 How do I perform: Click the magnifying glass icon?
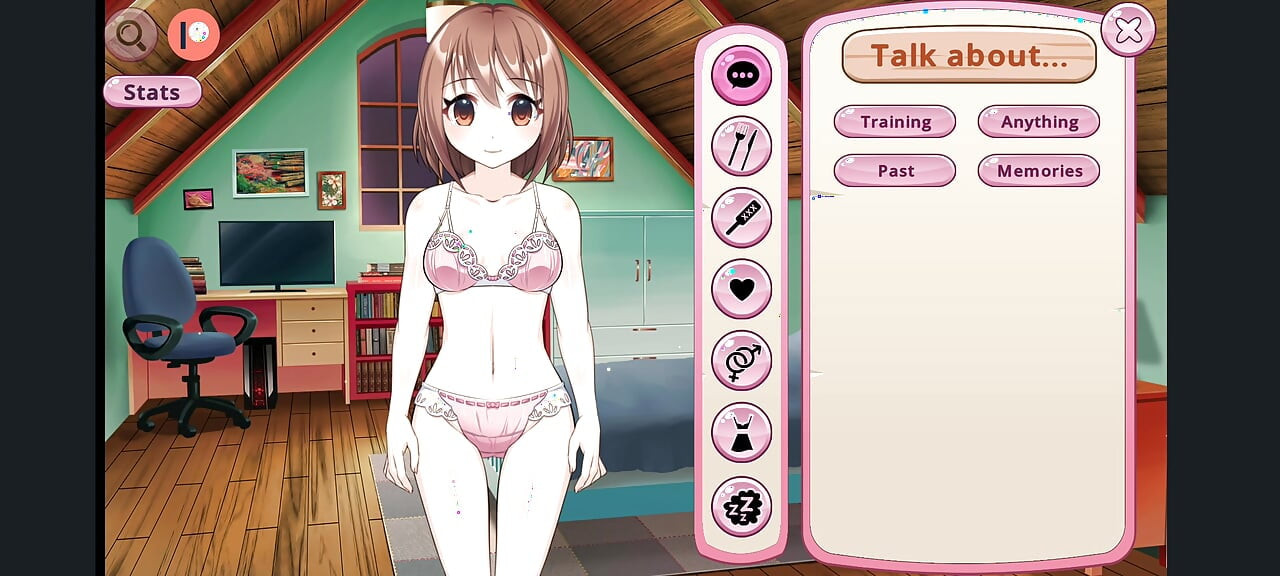coord(131,35)
